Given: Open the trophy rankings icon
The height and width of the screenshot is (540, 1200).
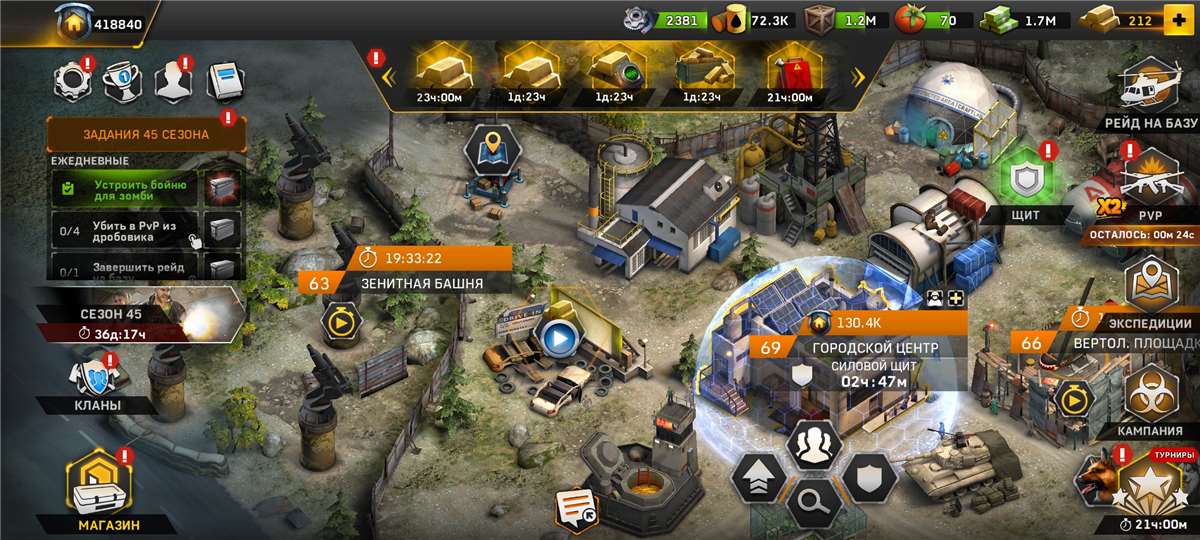Looking at the screenshot, I should (x=120, y=81).
